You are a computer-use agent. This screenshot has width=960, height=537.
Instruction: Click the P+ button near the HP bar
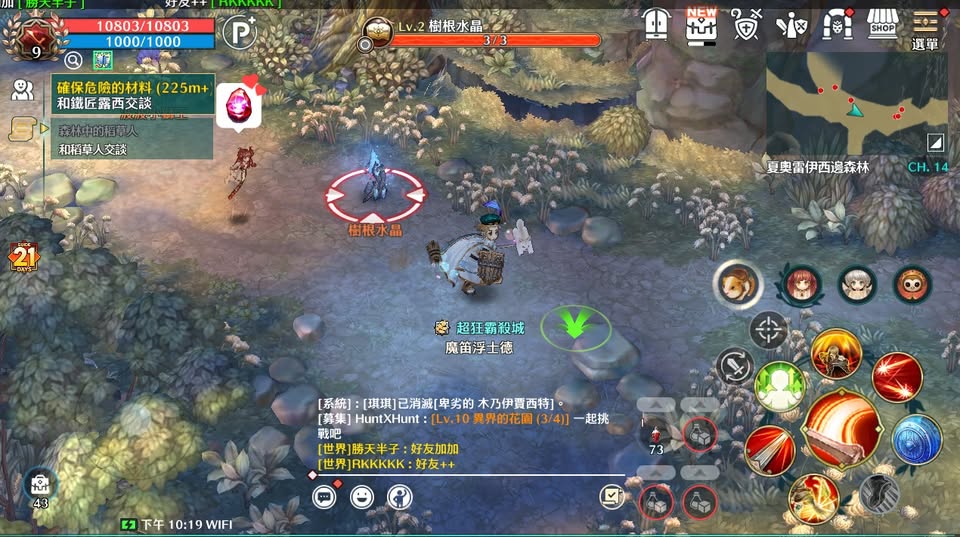pos(239,32)
